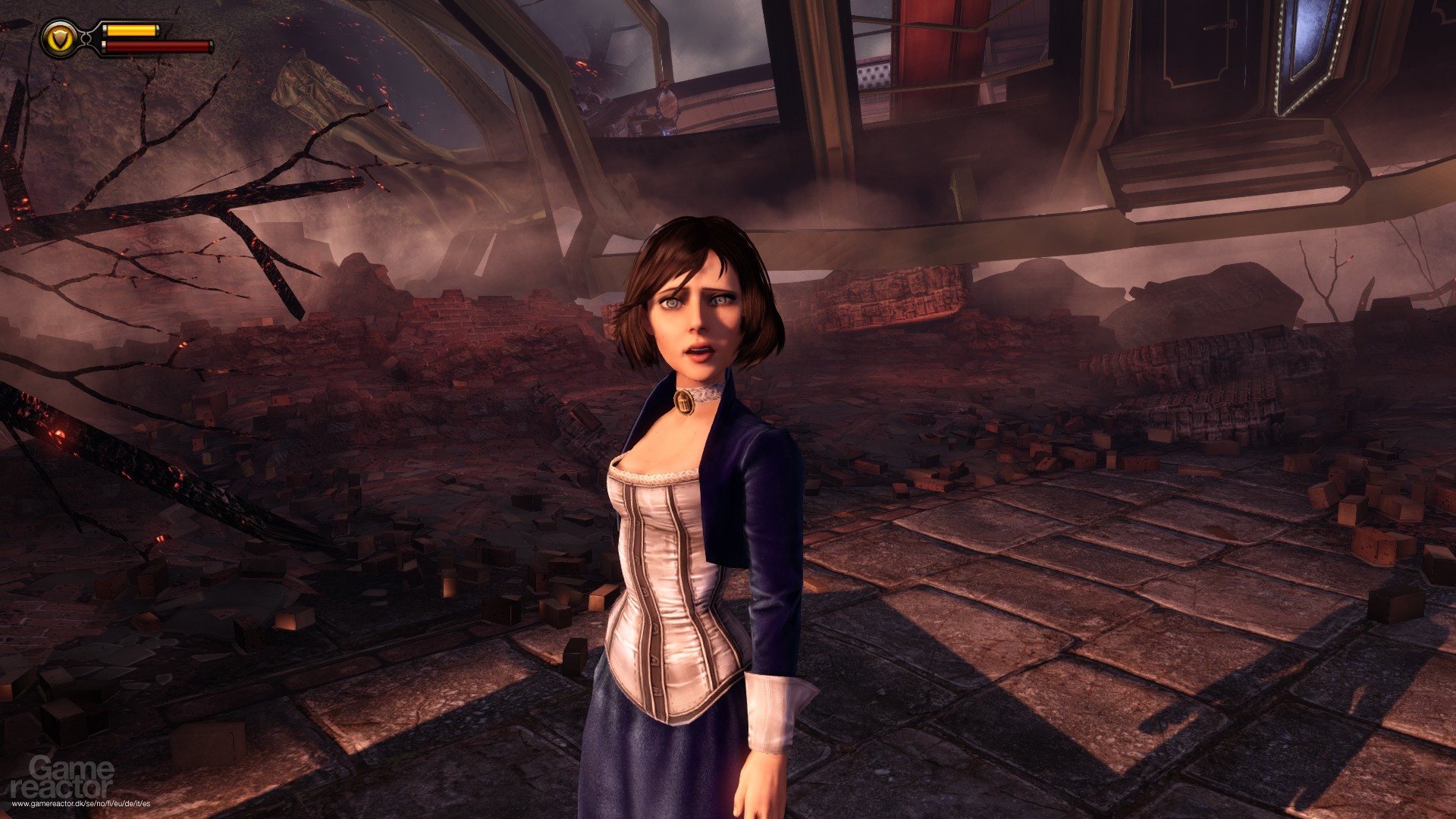
Task: Click the shield emblem icon in the HUD
Action: tap(60, 39)
